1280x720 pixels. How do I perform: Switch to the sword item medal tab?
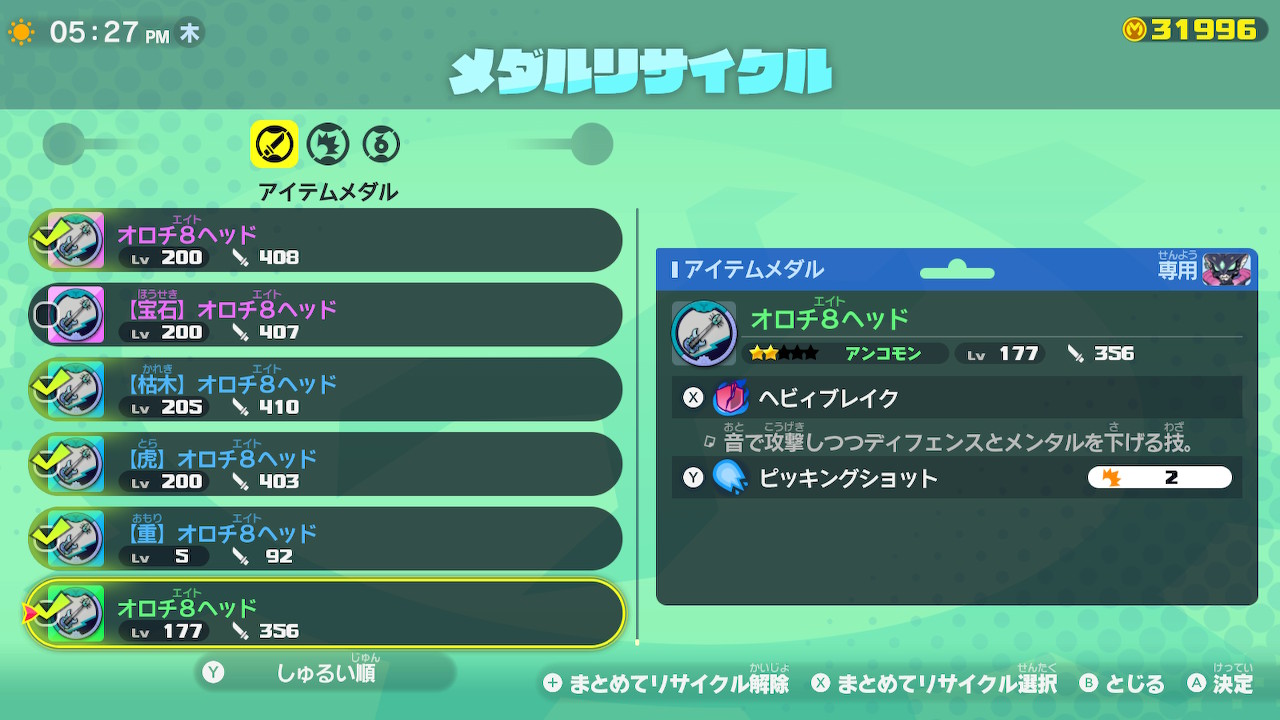click(274, 145)
